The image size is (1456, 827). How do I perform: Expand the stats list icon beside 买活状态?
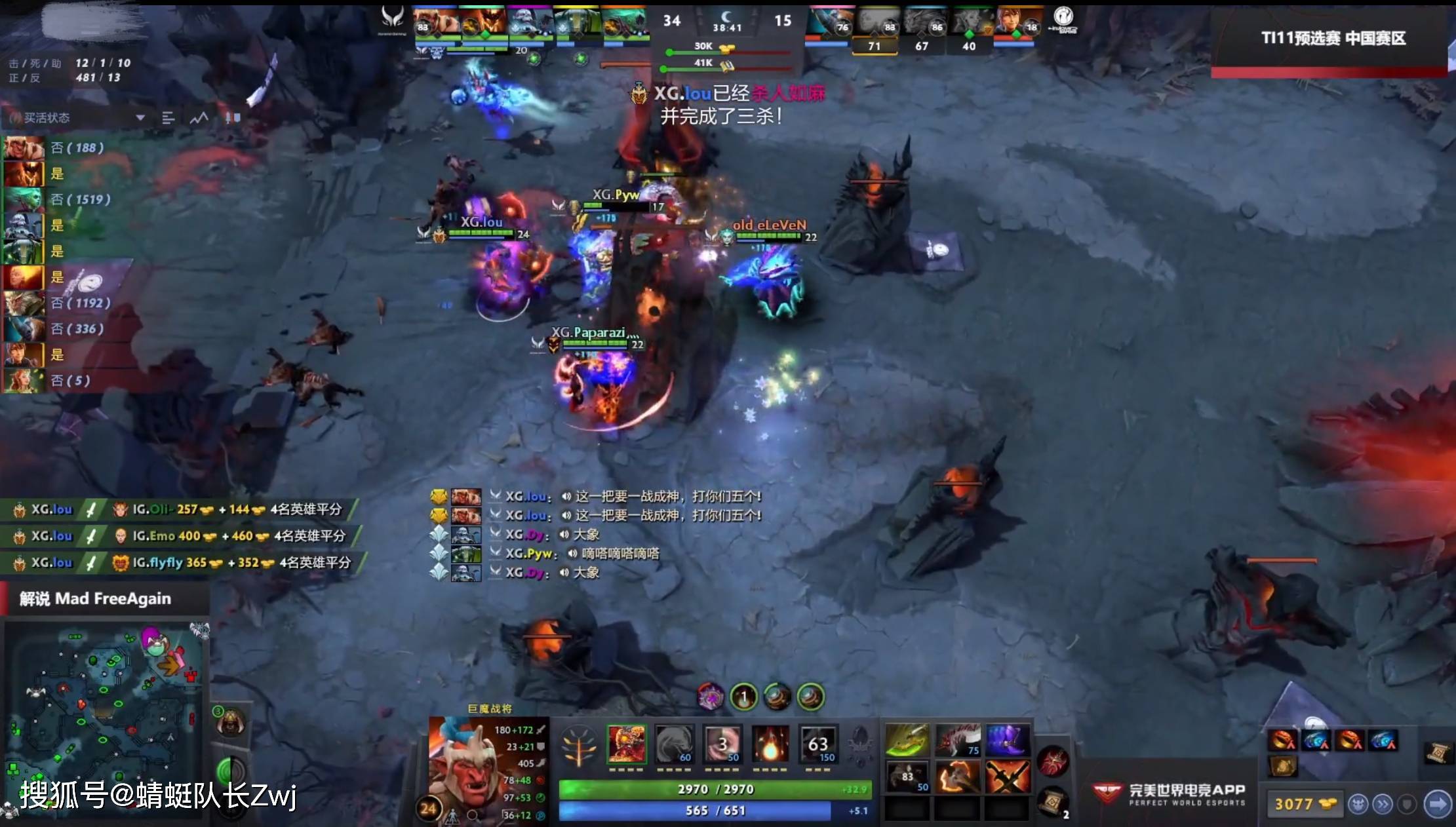[168, 119]
